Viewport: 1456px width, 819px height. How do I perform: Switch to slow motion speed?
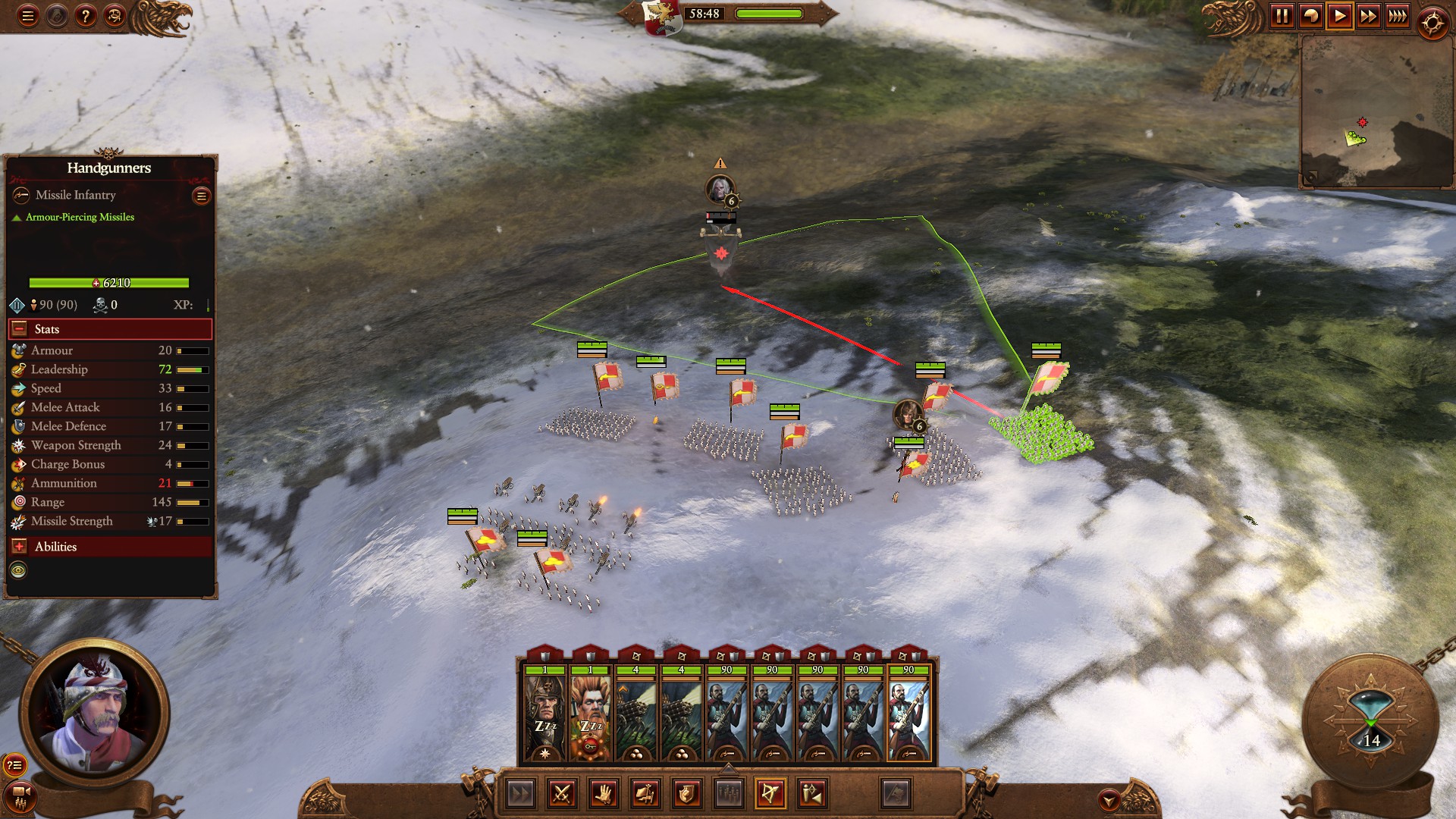pyautogui.click(x=1310, y=16)
